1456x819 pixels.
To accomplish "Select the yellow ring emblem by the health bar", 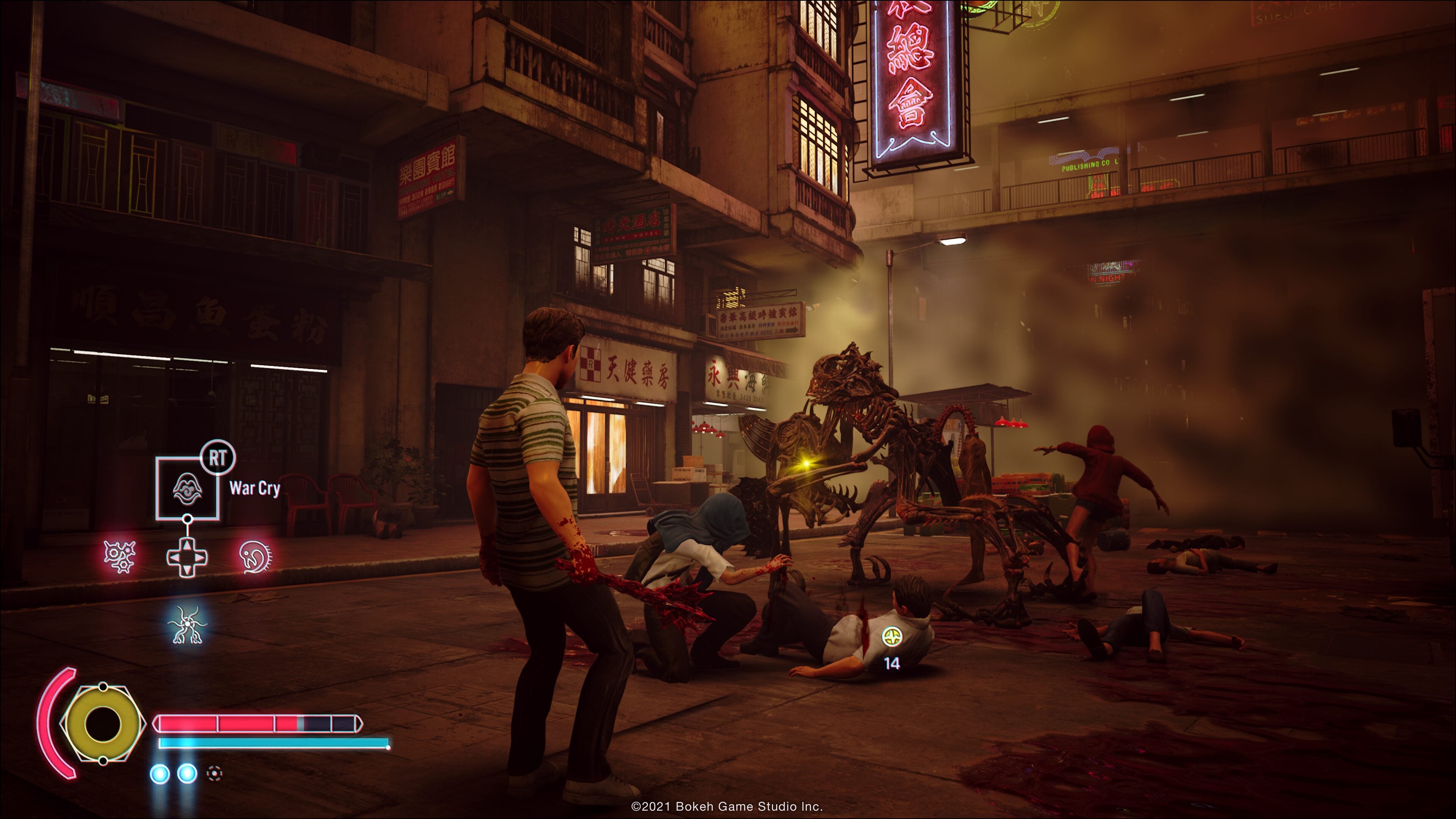I will pyautogui.click(x=102, y=723).
